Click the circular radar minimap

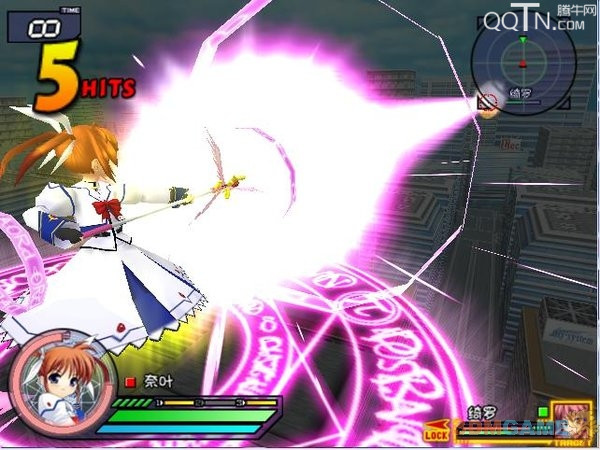521,63
